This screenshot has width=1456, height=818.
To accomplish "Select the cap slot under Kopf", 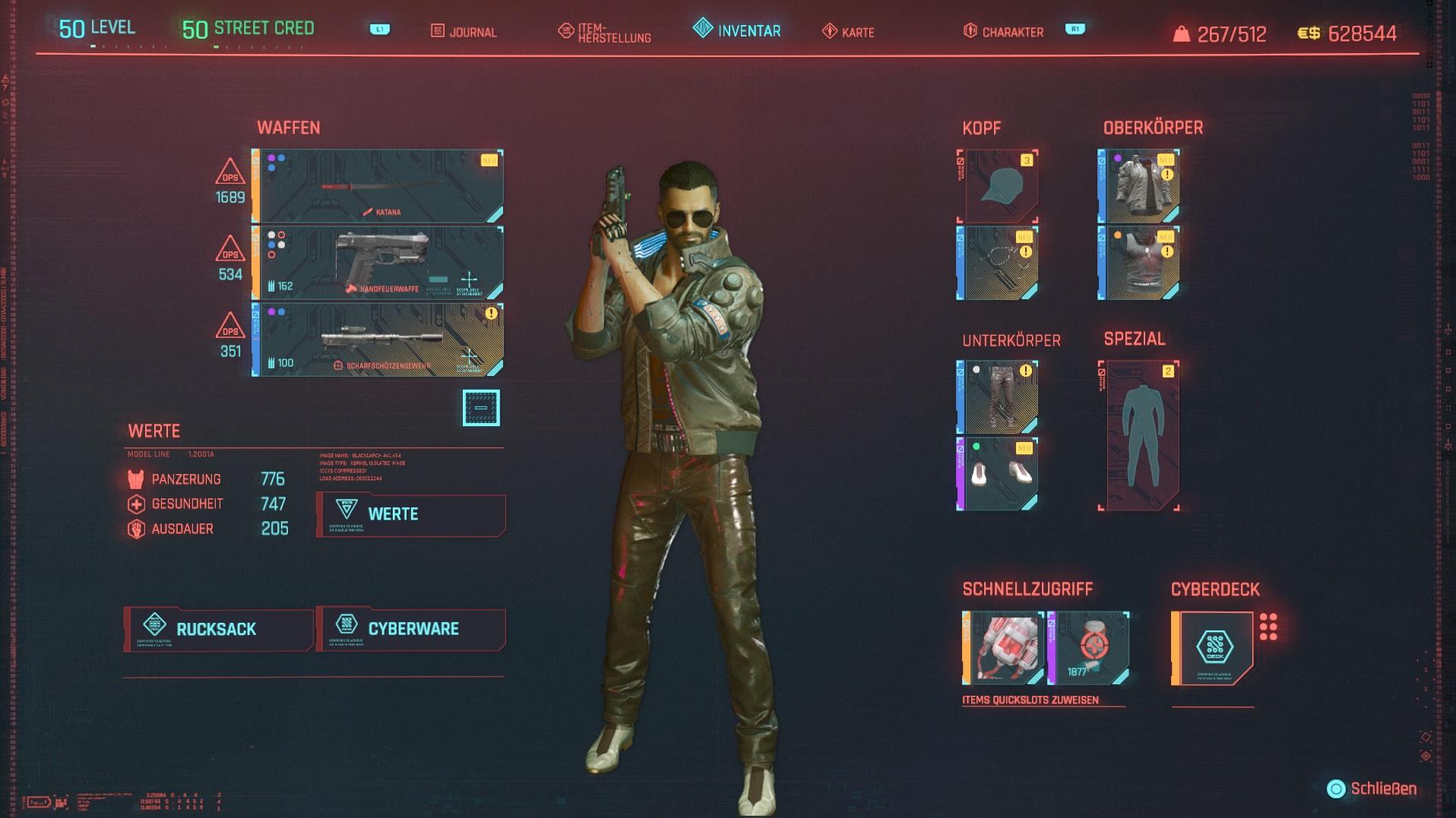I will (998, 186).
